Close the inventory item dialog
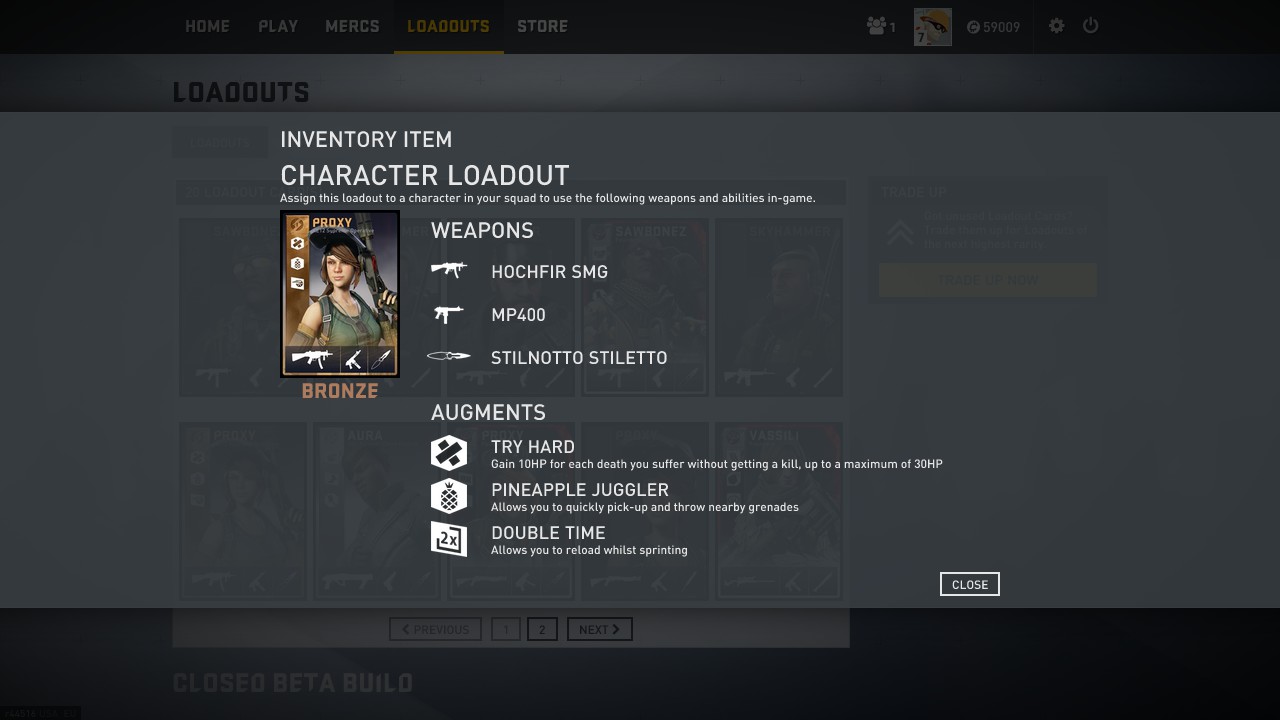 click(x=969, y=584)
